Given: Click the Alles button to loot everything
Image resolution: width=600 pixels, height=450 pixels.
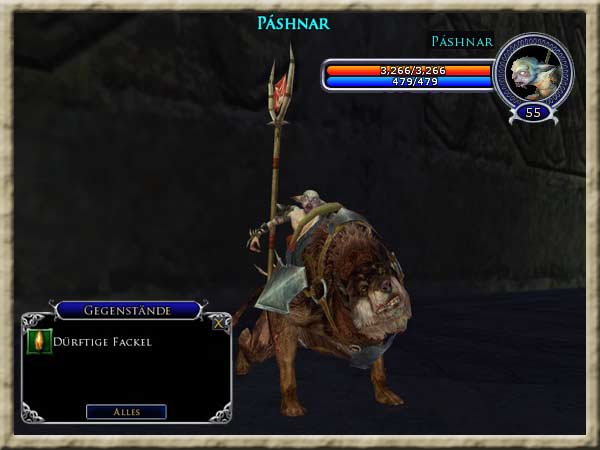Looking at the screenshot, I should (x=126, y=411).
